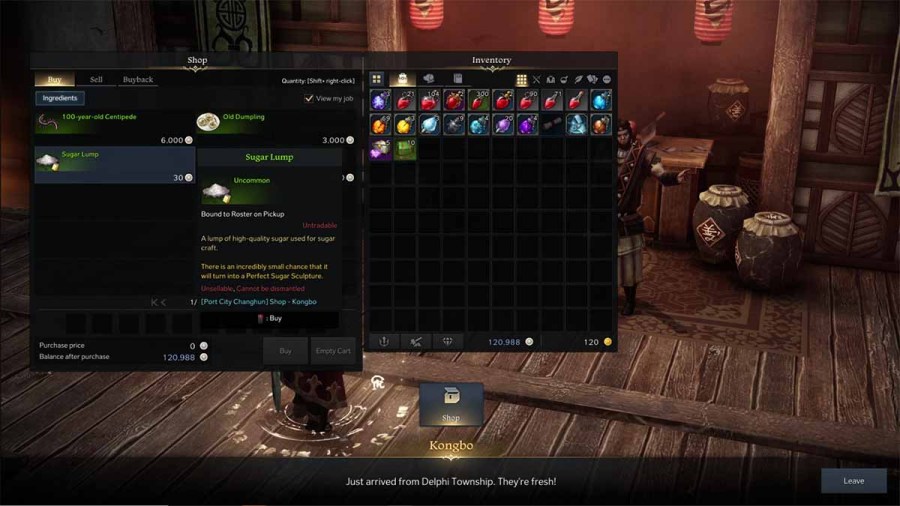Empty the shopping cart

[x=333, y=351]
